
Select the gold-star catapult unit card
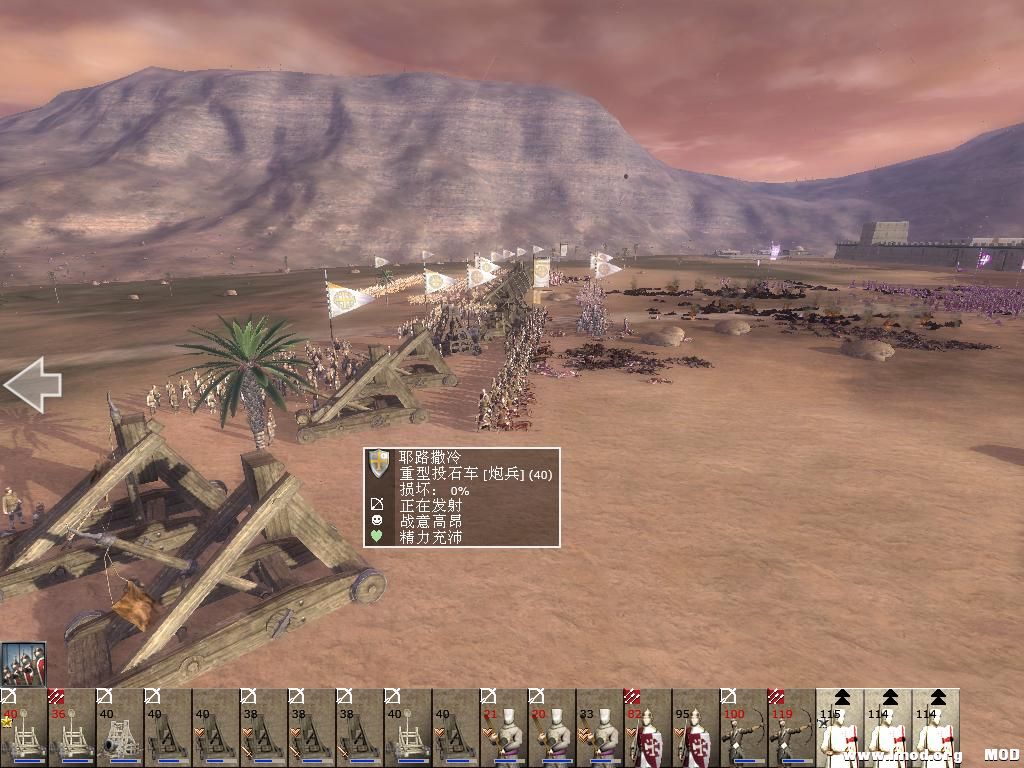point(23,728)
